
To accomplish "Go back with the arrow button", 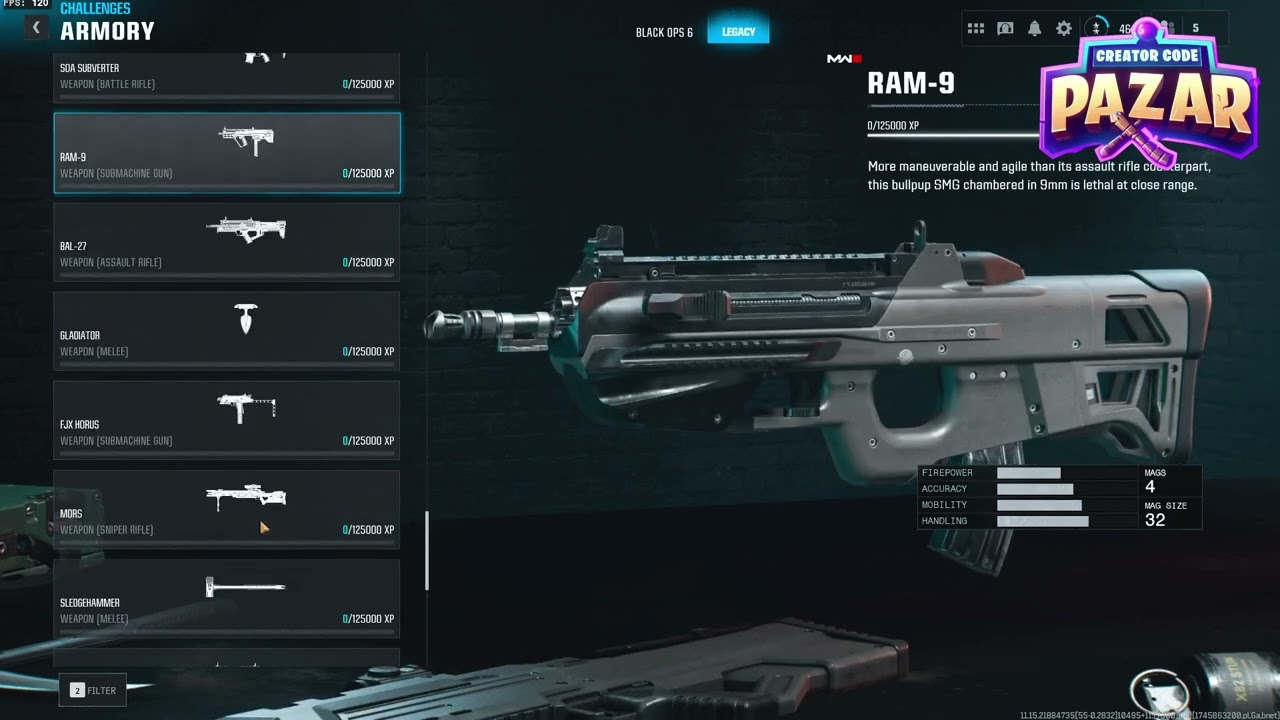I will pos(36,28).
